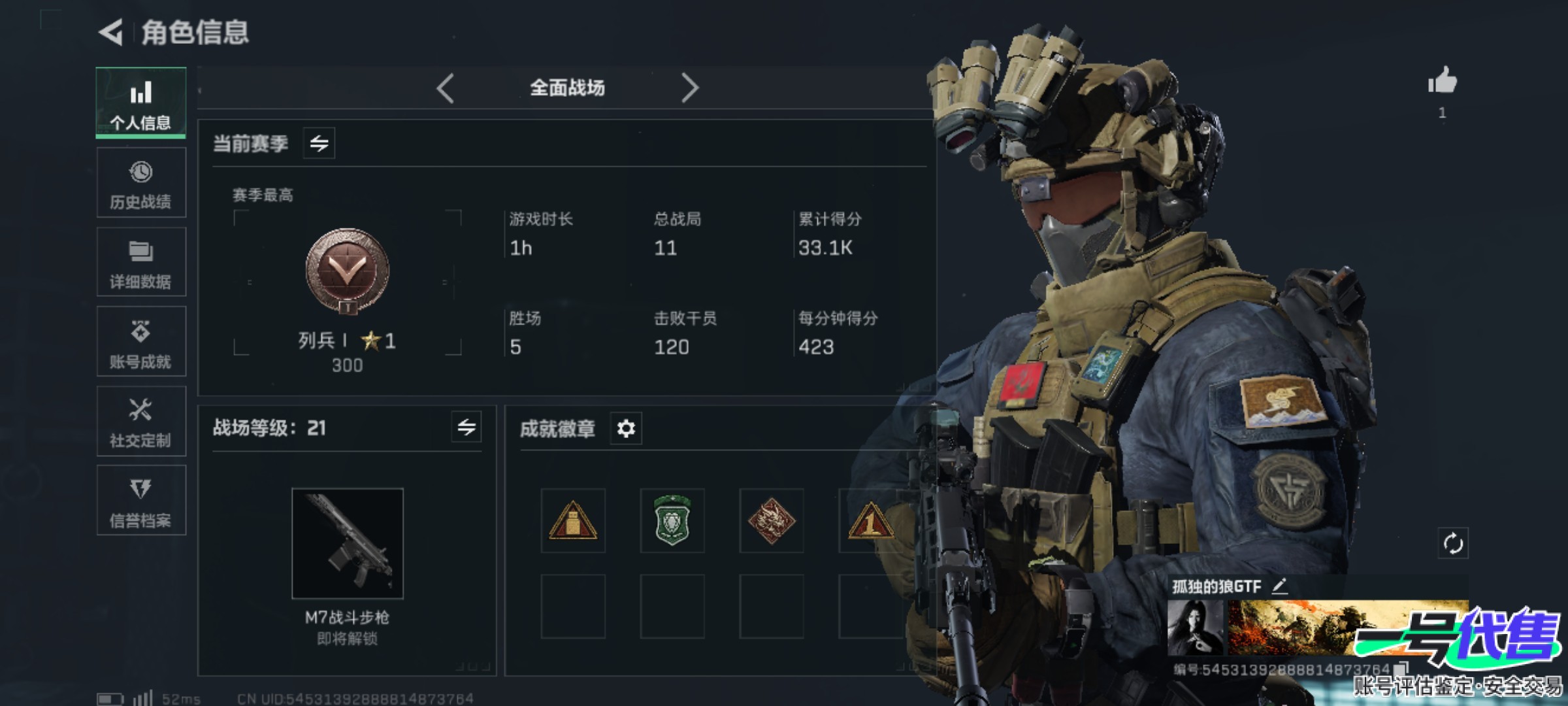Select the M7战斗步枪 weapon thumbnail

348,543
